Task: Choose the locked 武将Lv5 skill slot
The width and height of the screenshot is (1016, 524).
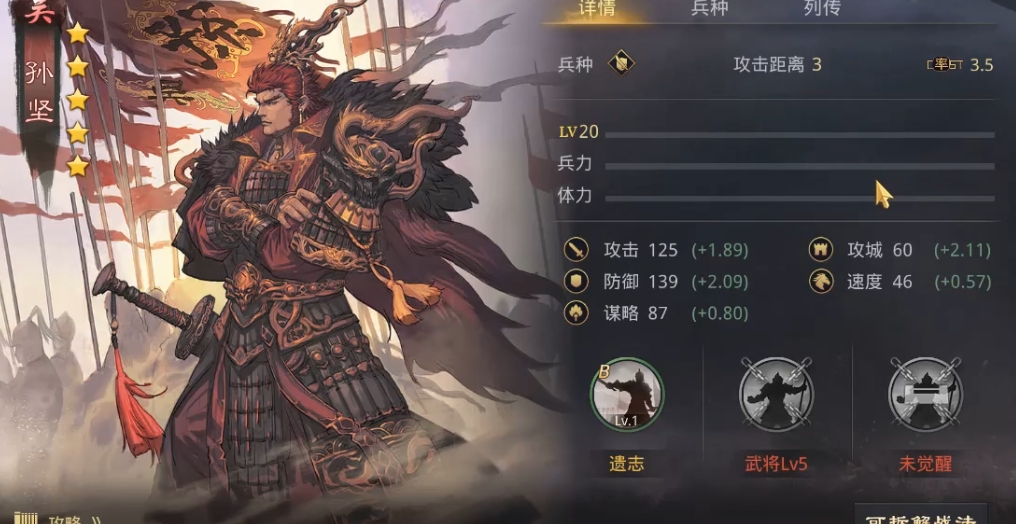Action: pyautogui.click(x=776, y=395)
